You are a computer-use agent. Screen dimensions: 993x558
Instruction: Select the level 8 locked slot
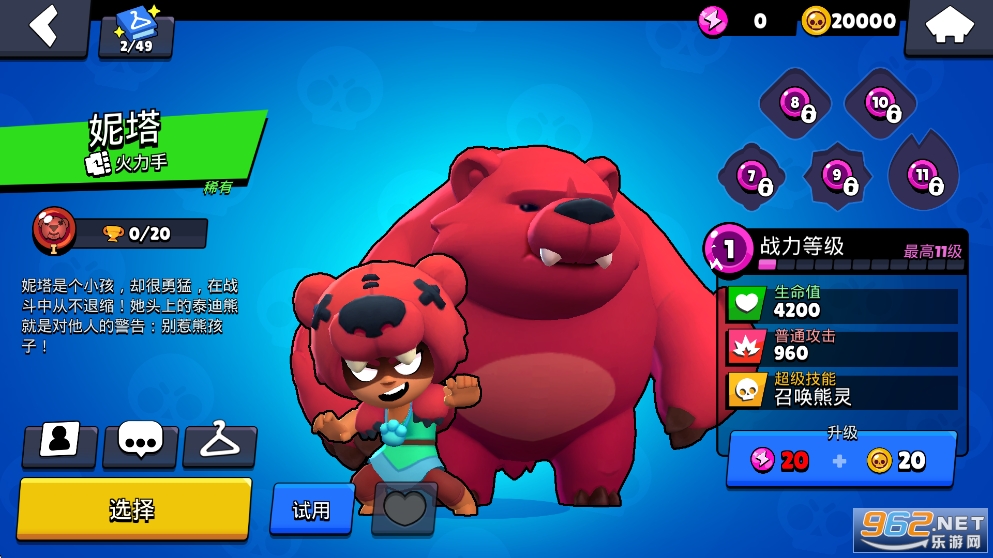[796, 104]
